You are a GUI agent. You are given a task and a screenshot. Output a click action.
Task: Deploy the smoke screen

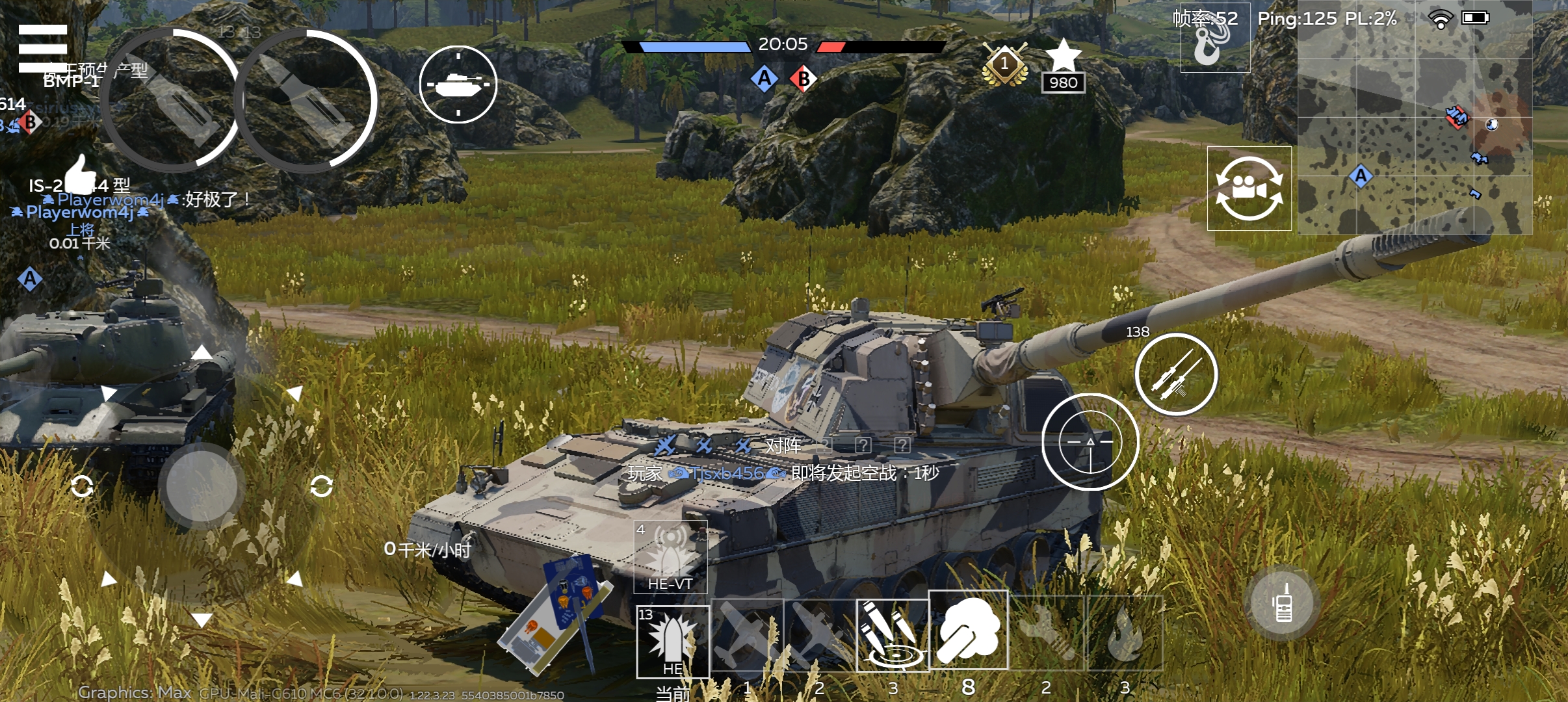[x=968, y=630]
